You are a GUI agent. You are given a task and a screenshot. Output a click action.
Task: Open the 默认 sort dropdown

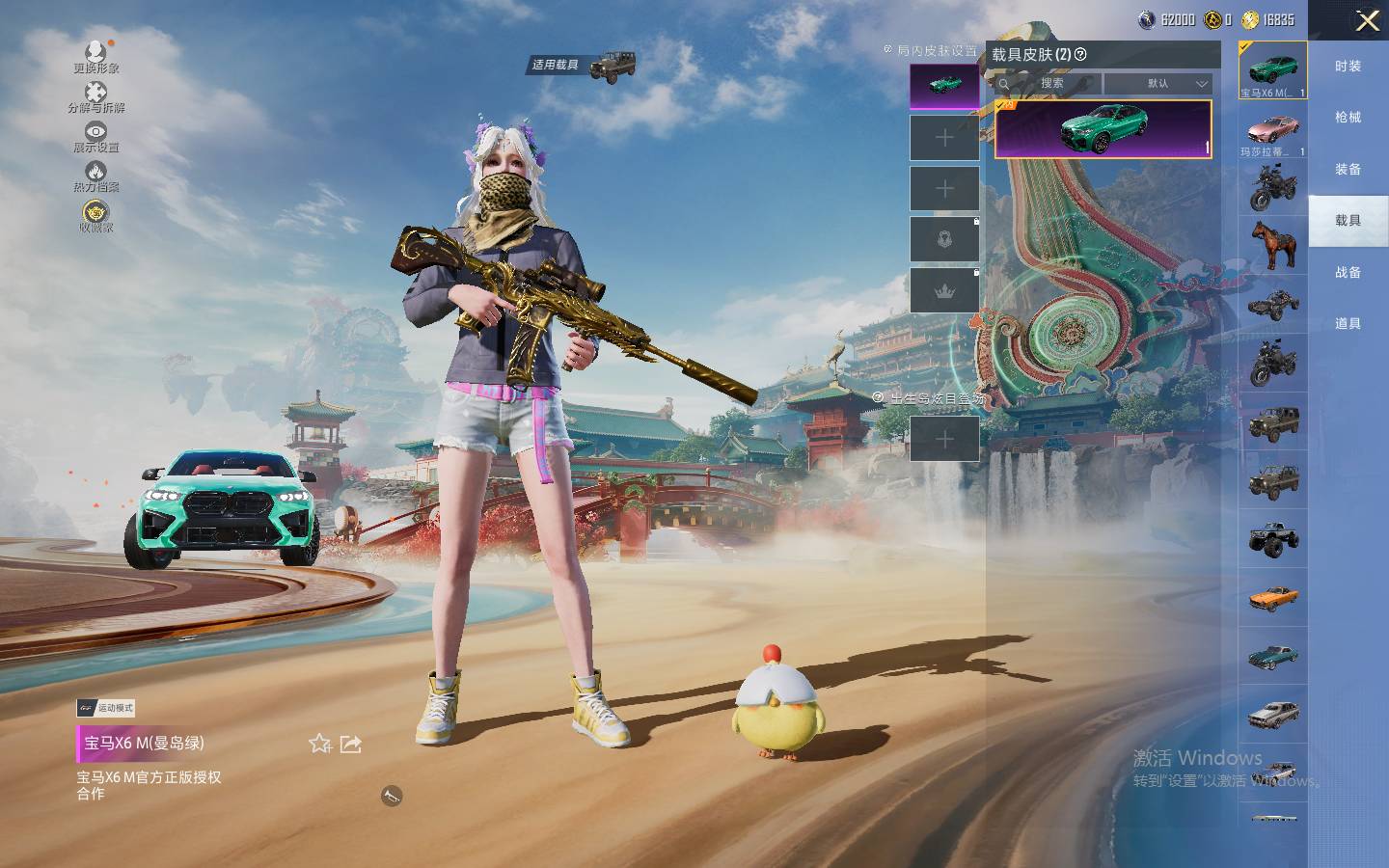click(x=1158, y=84)
